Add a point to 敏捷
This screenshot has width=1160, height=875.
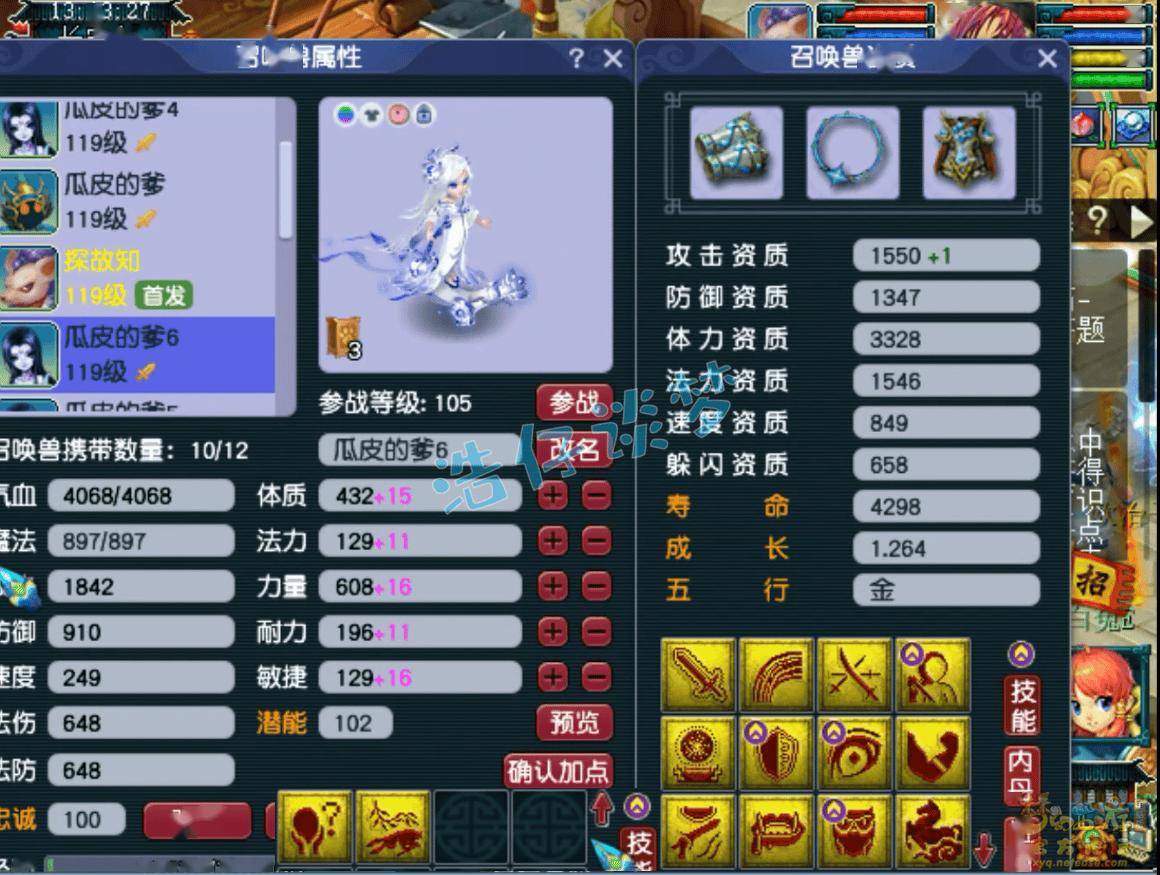(x=553, y=678)
